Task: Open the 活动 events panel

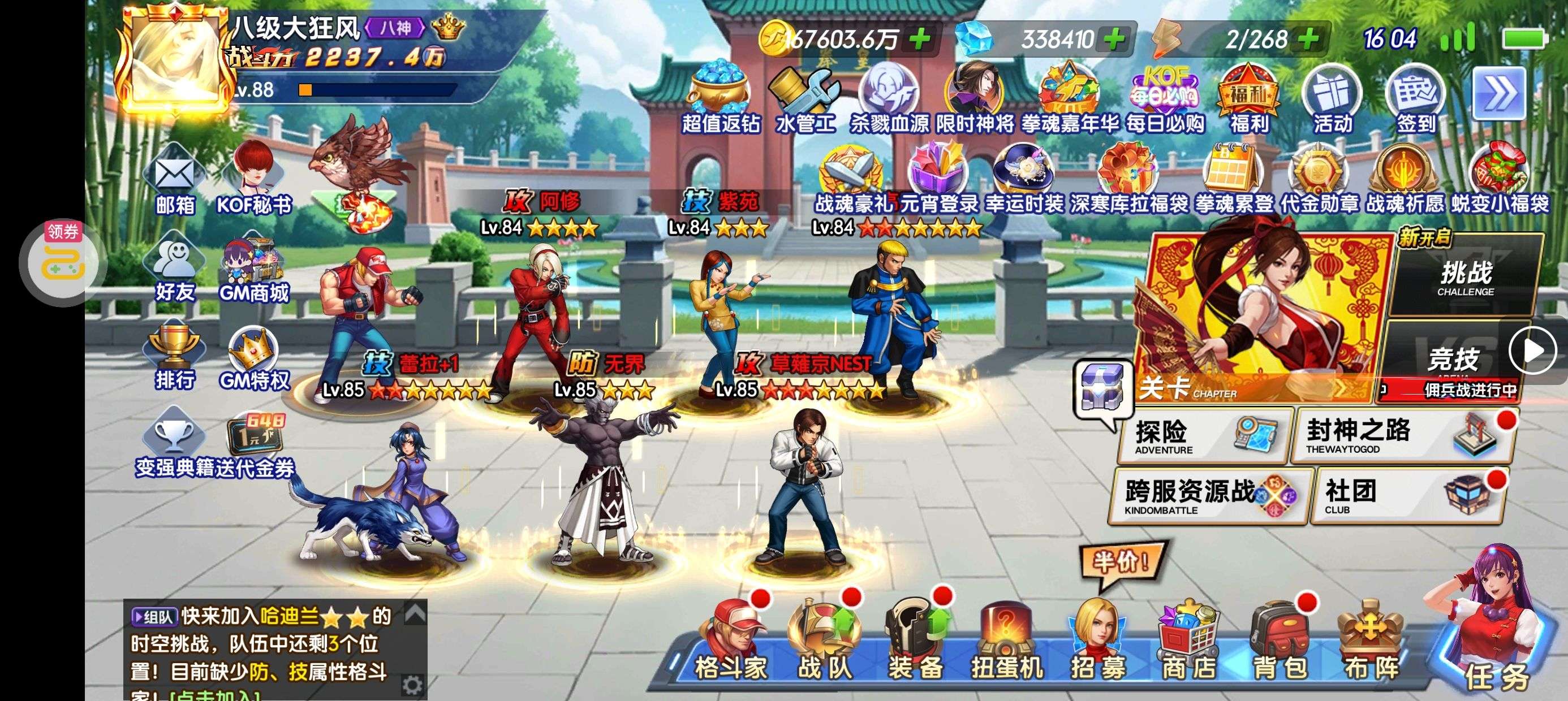Action: (x=1332, y=101)
